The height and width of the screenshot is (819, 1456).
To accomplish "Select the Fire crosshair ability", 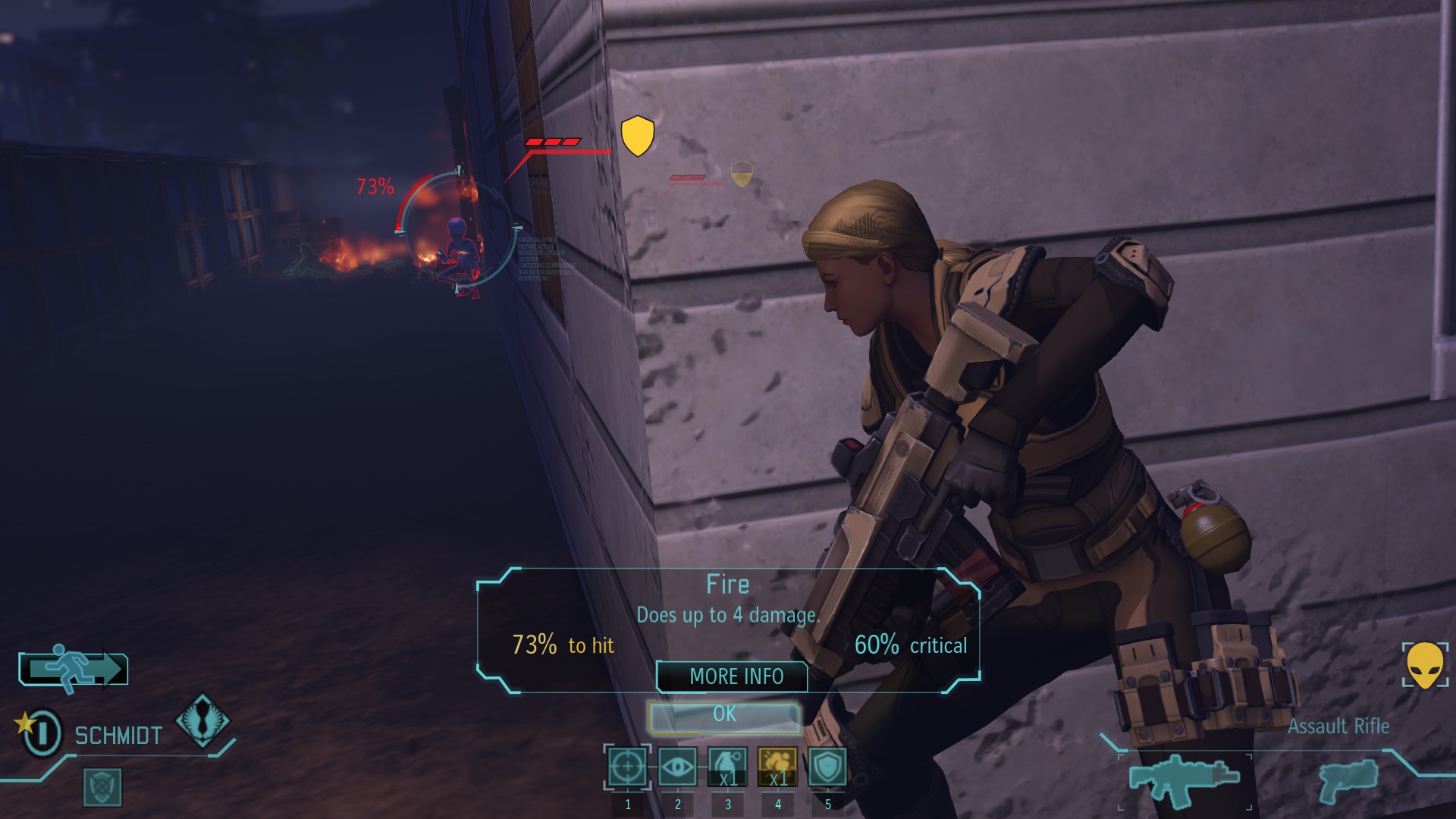I will pyautogui.click(x=627, y=767).
